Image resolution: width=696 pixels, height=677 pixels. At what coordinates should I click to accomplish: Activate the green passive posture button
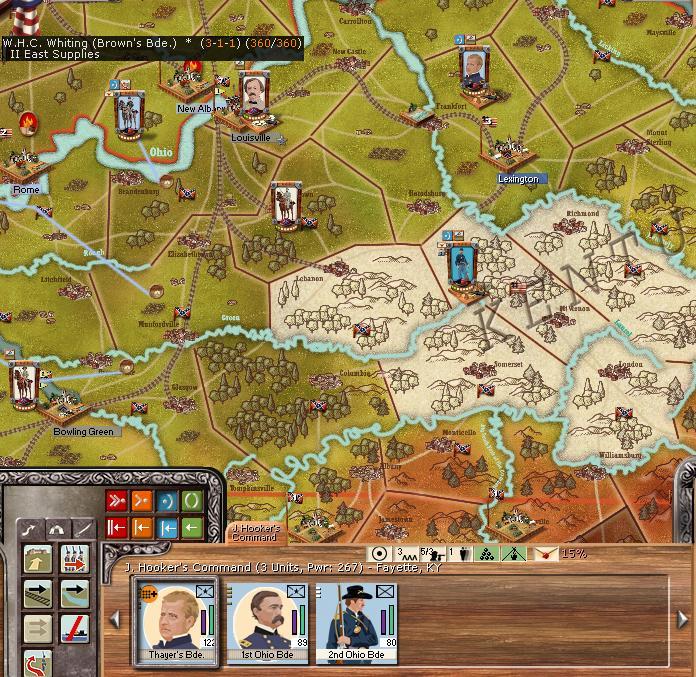tap(191, 500)
